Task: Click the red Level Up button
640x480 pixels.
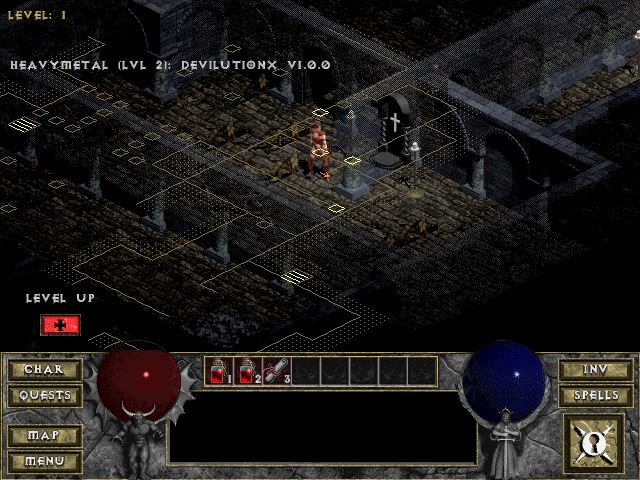Action: (60, 325)
